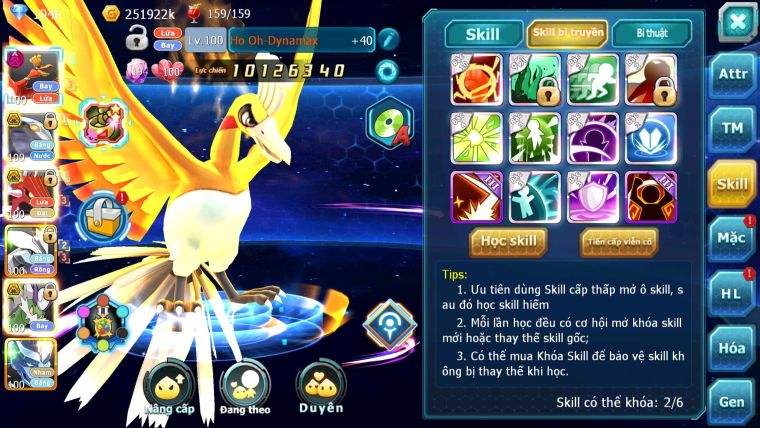Click the Học skill button
760x428 pixels.
pyautogui.click(x=510, y=241)
